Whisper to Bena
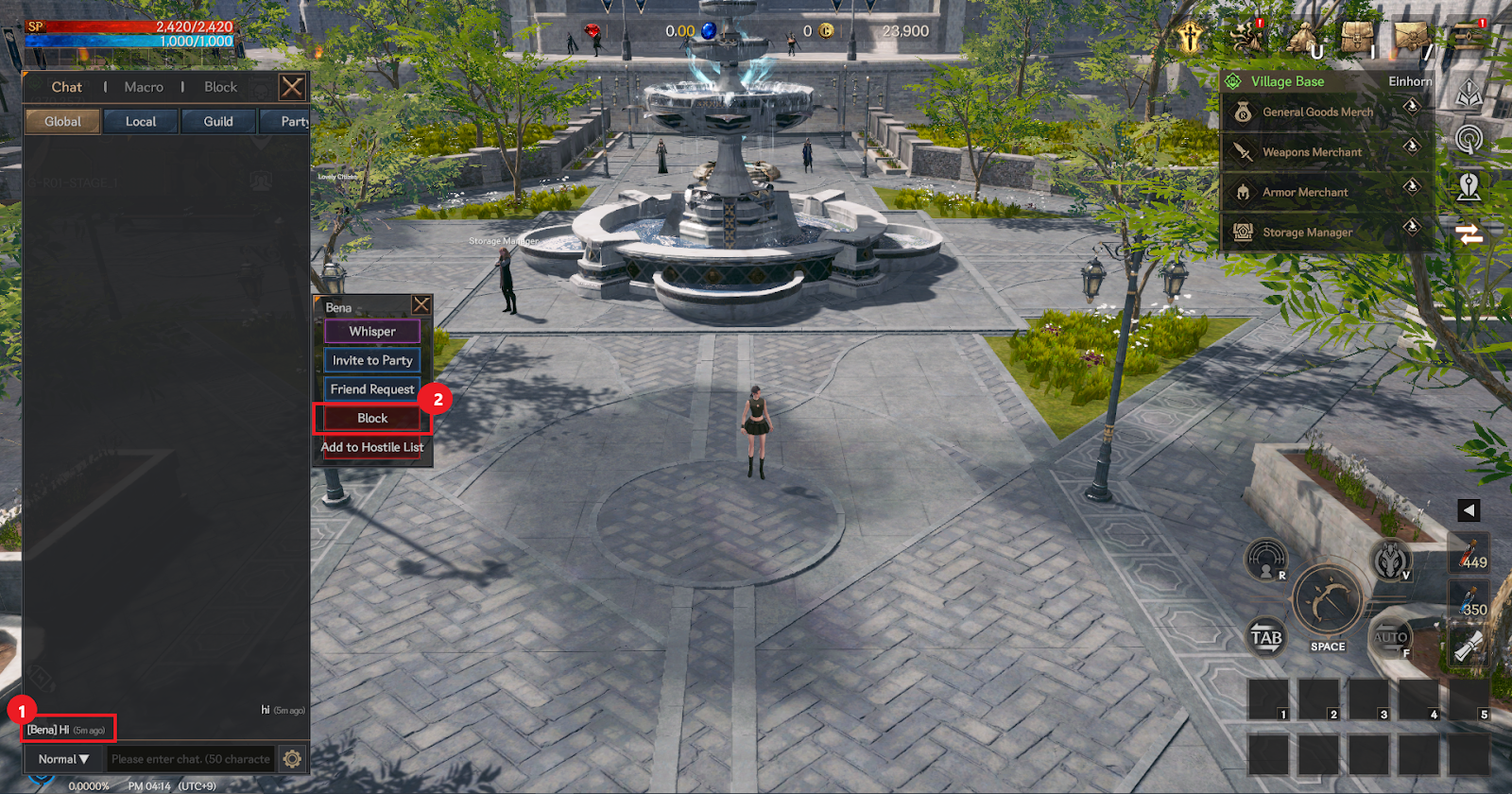 [372, 332]
